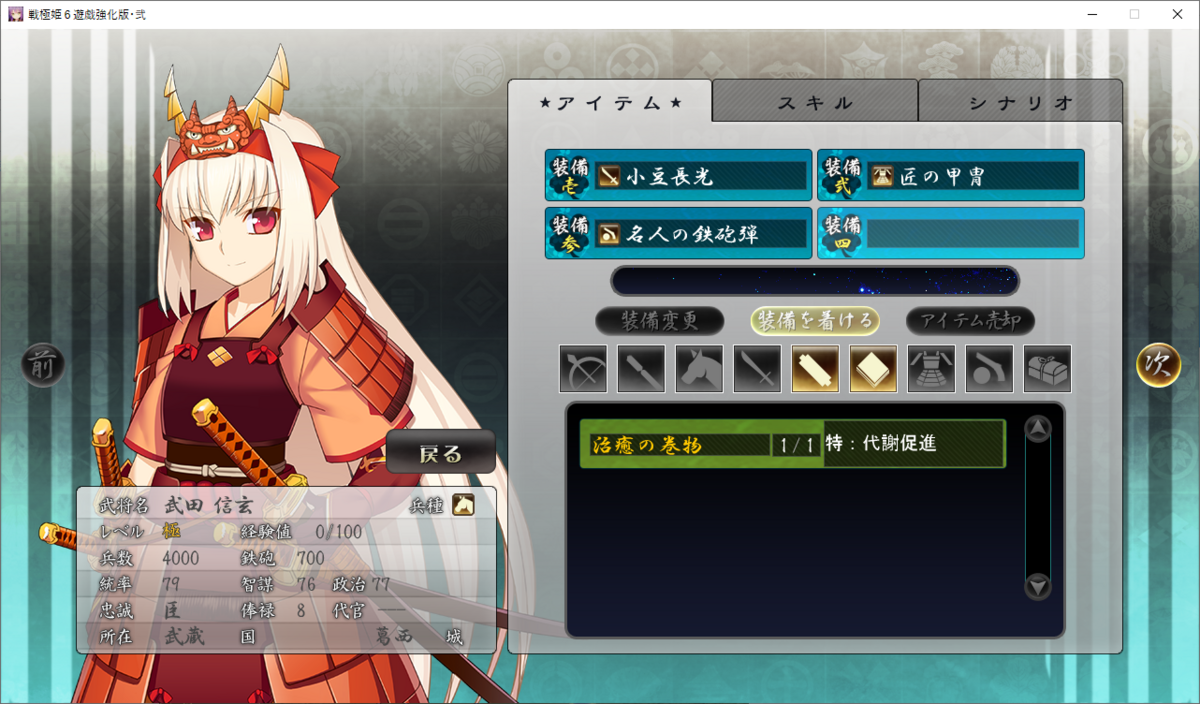Activate the 装備を着ける button

click(x=815, y=321)
